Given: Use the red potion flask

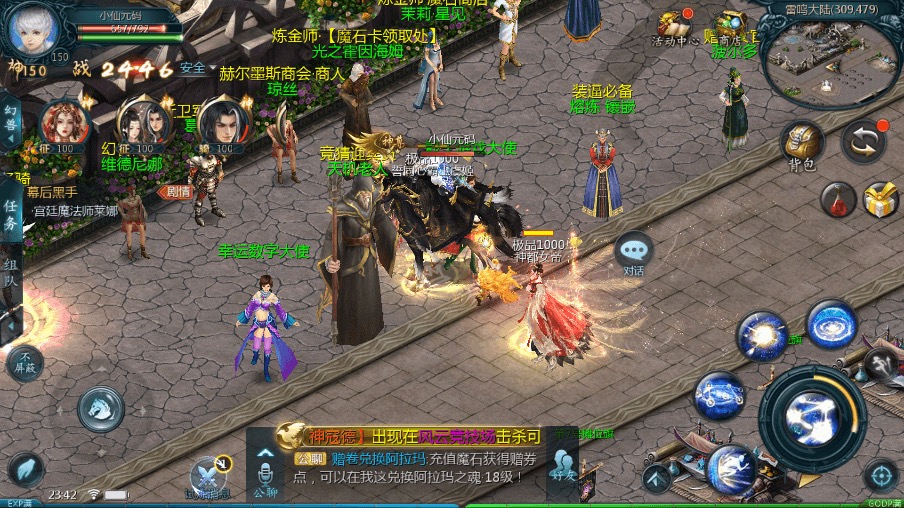Looking at the screenshot, I should pyautogui.click(x=838, y=199).
